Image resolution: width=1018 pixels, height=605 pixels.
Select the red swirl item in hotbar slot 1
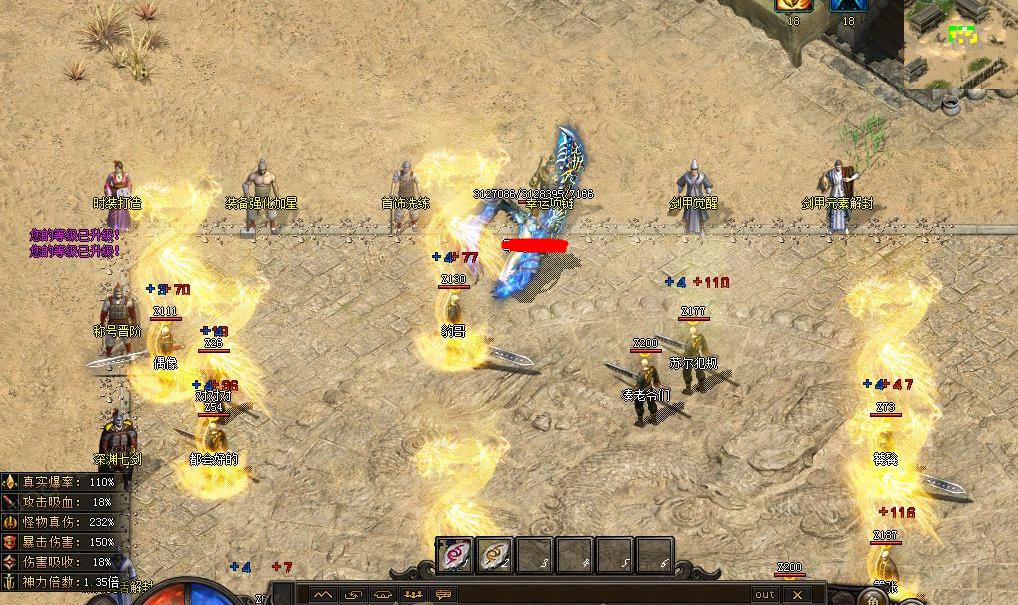(x=455, y=554)
